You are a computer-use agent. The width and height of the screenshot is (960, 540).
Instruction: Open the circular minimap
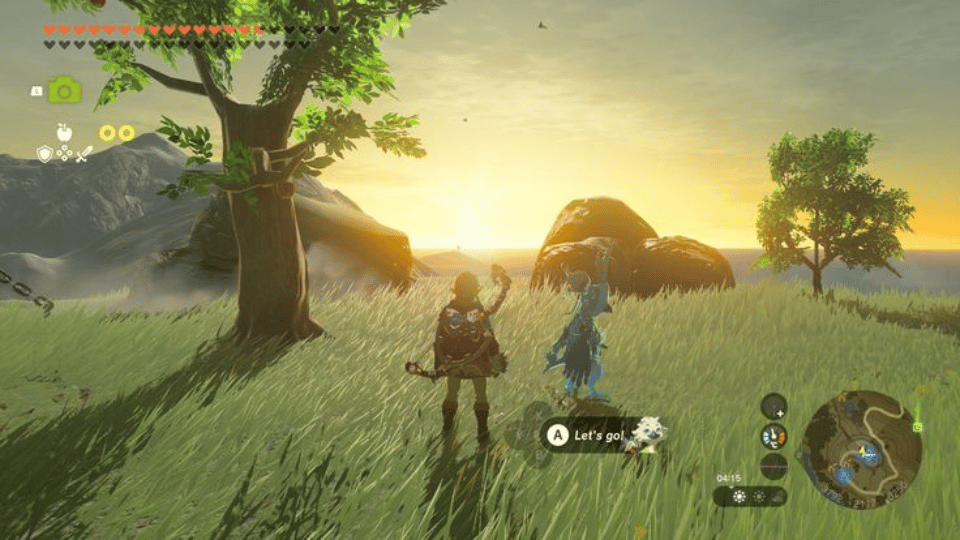pyautogui.click(x=861, y=447)
